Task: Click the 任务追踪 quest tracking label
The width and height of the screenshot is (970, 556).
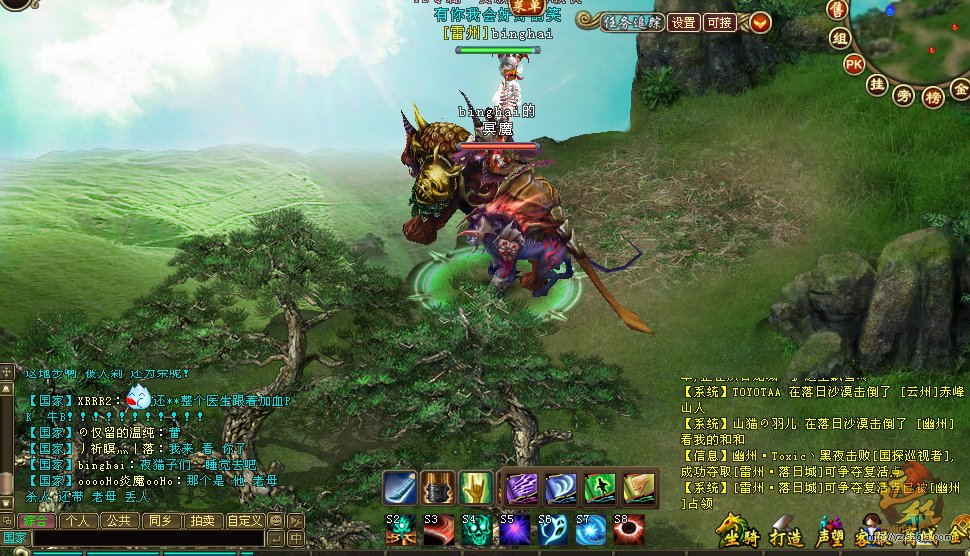Action: [x=633, y=22]
